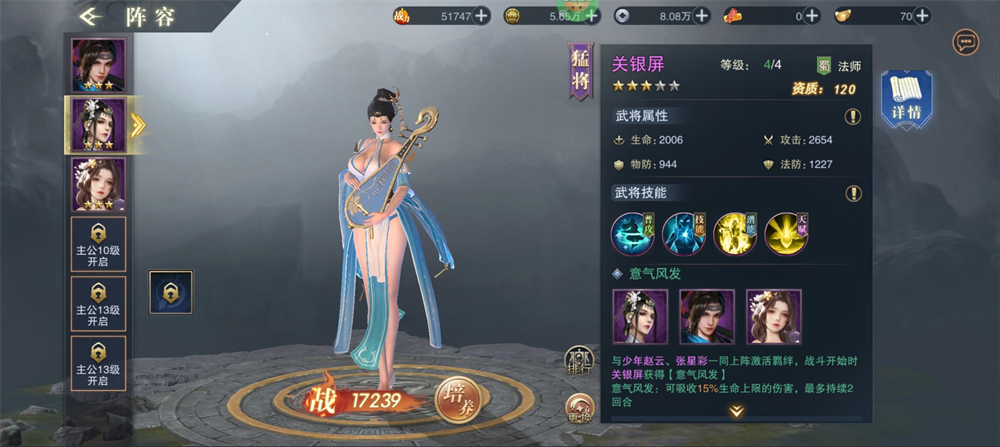Click the standalone padlock slot beside the lineup
The width and height of the screenshot is (1000, 447).
click(170, 292)
